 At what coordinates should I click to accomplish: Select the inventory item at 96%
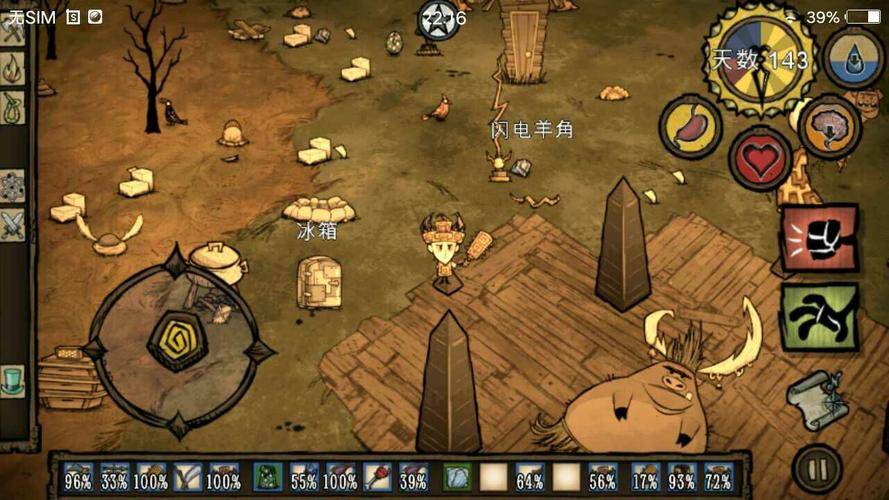(79, 476)
